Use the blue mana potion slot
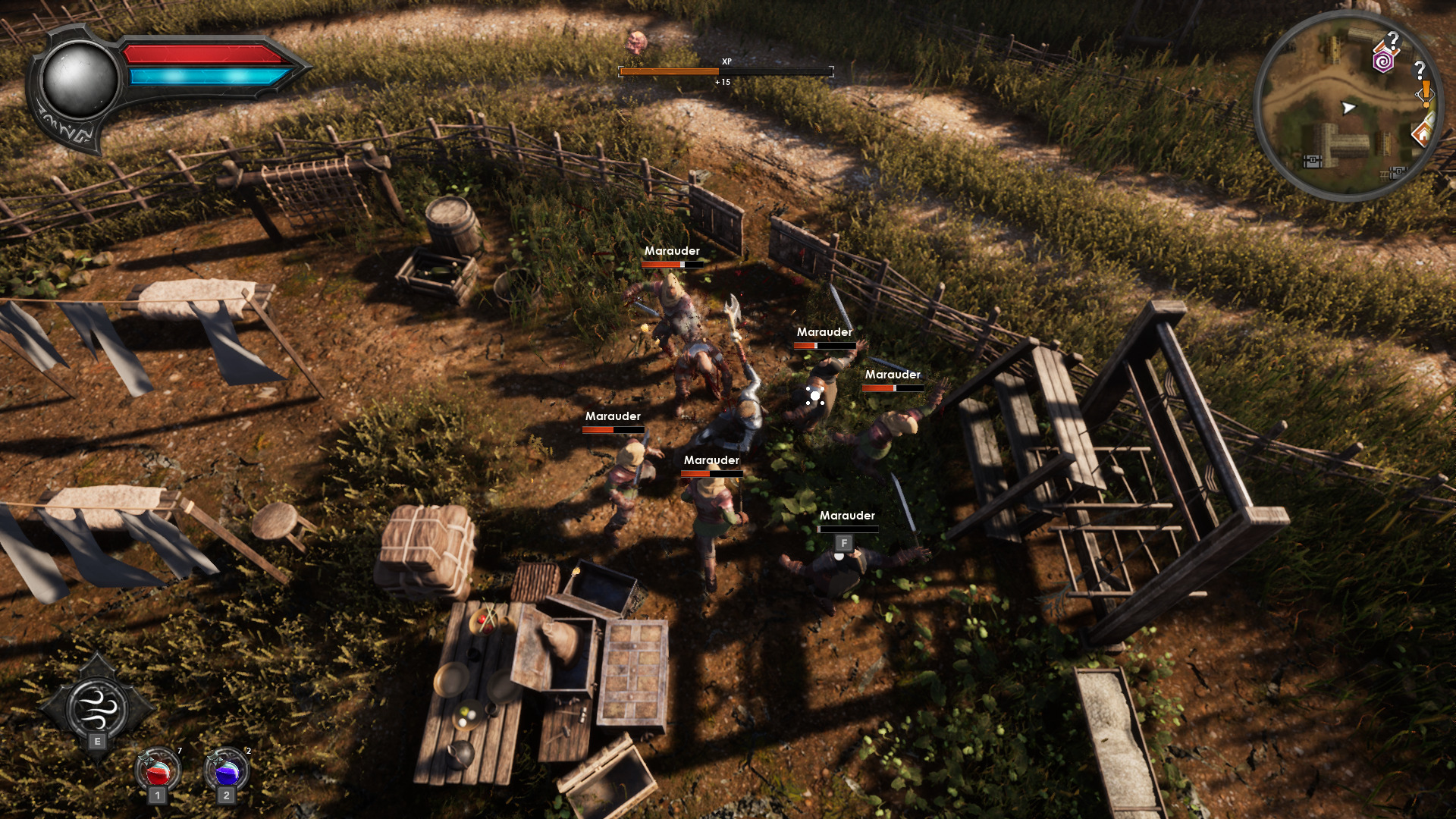1456x819 pixels. coord(227,771)
